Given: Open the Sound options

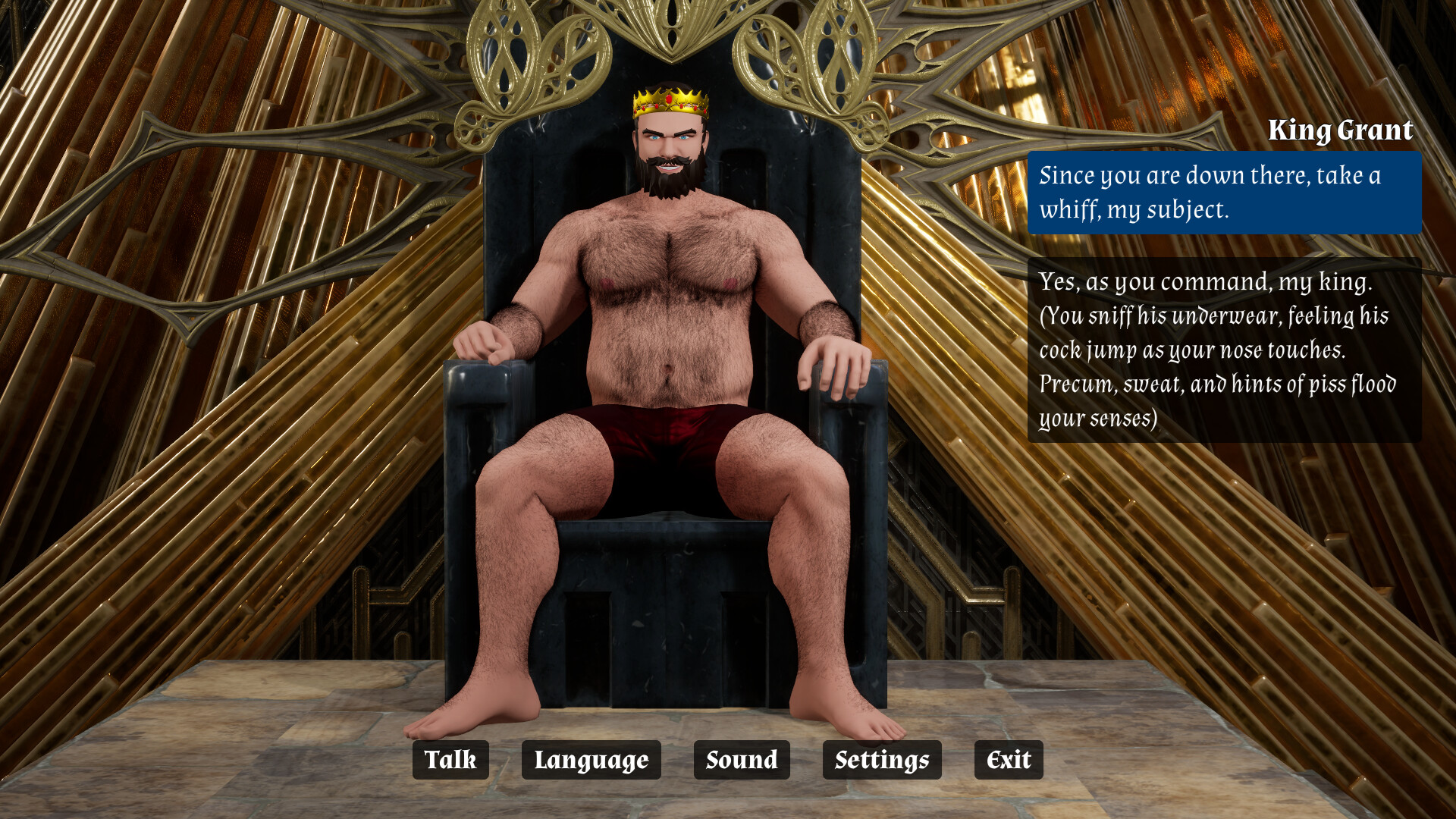Looking at the screenshot, I should (741, 760).
